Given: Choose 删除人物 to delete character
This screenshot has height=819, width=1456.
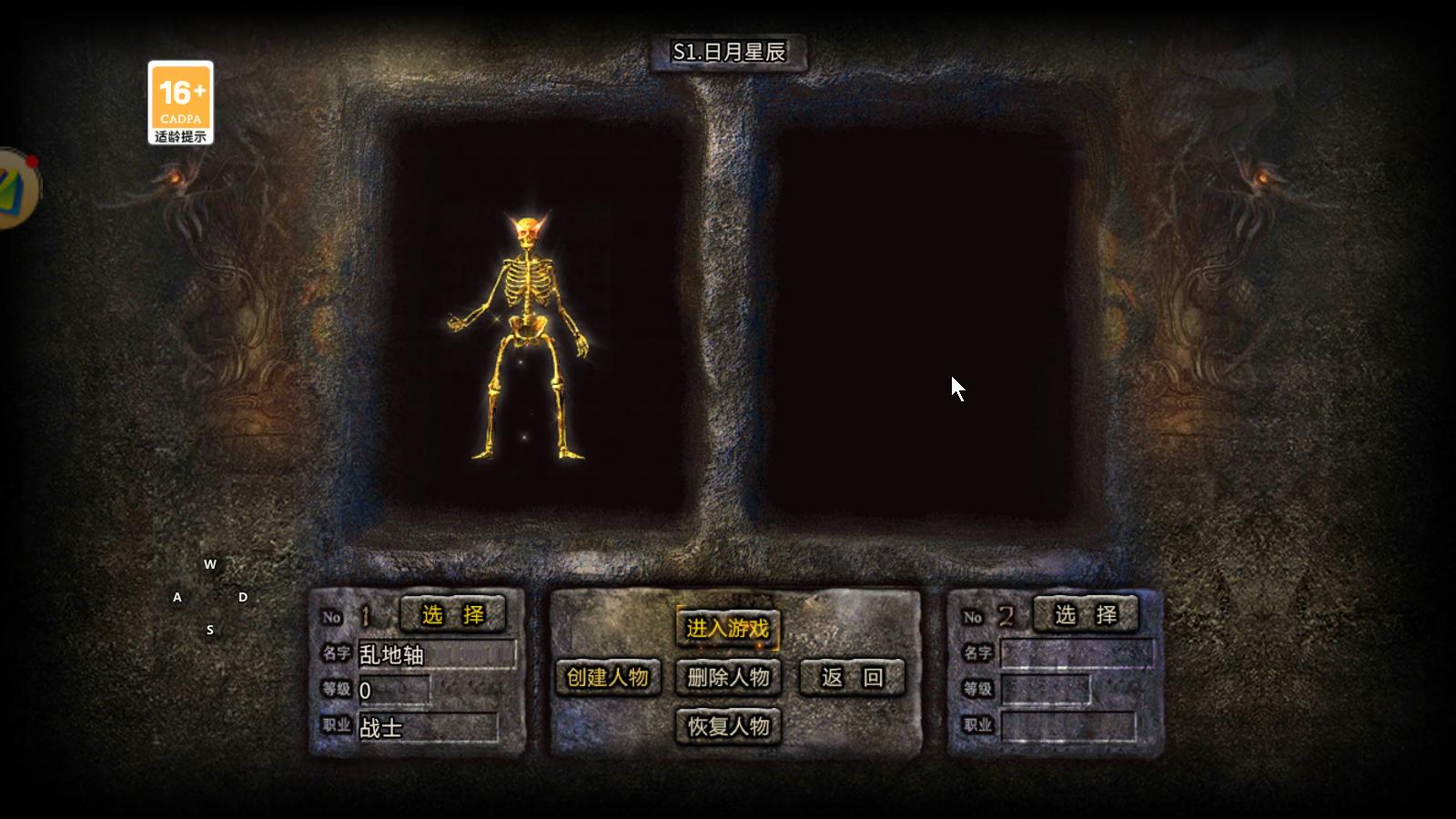Looking at the screenshot, I should 728,677.
